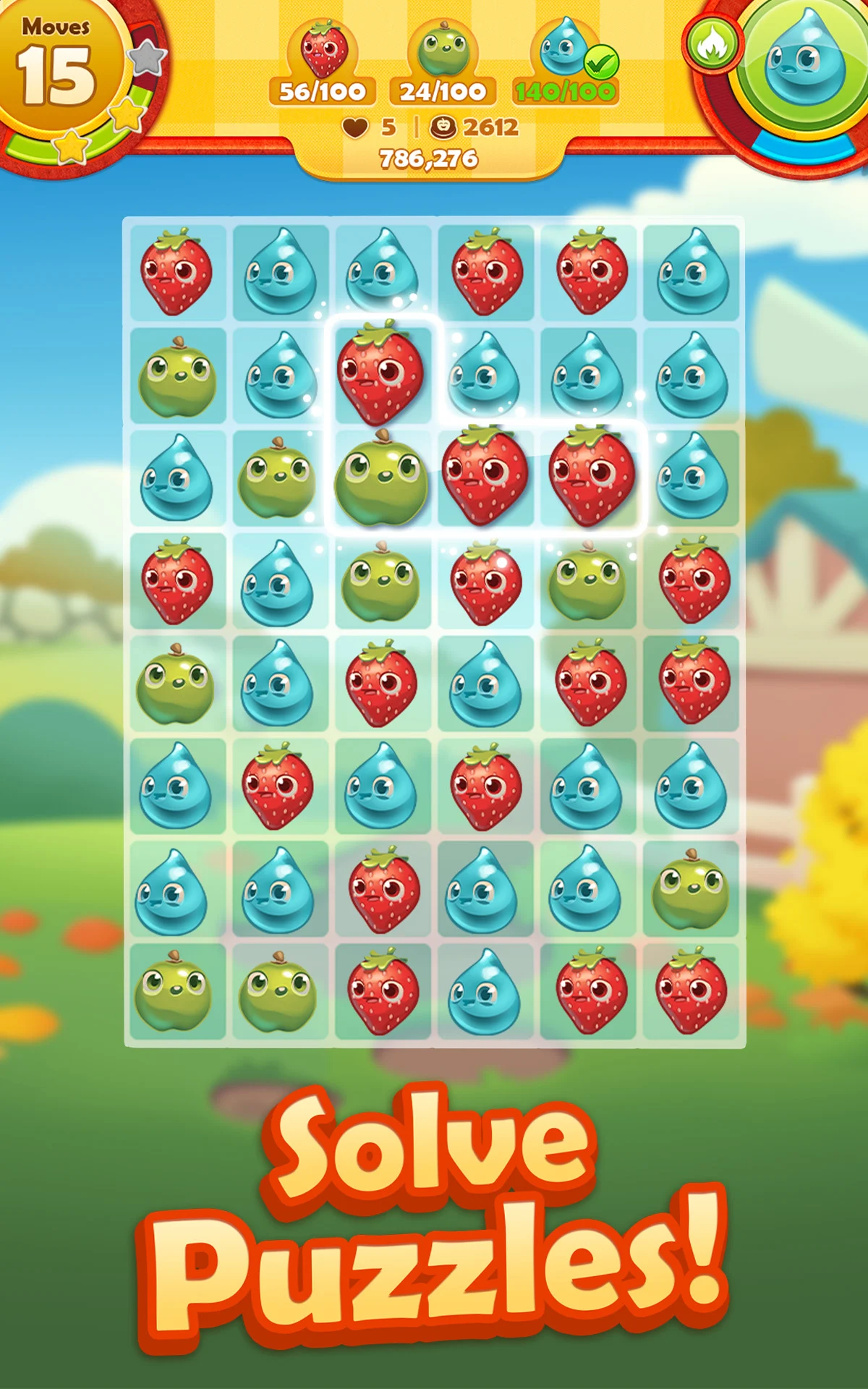Click the completed water droplet goal icon
This screenshot has width=868, height=1389.
(563, 49)
